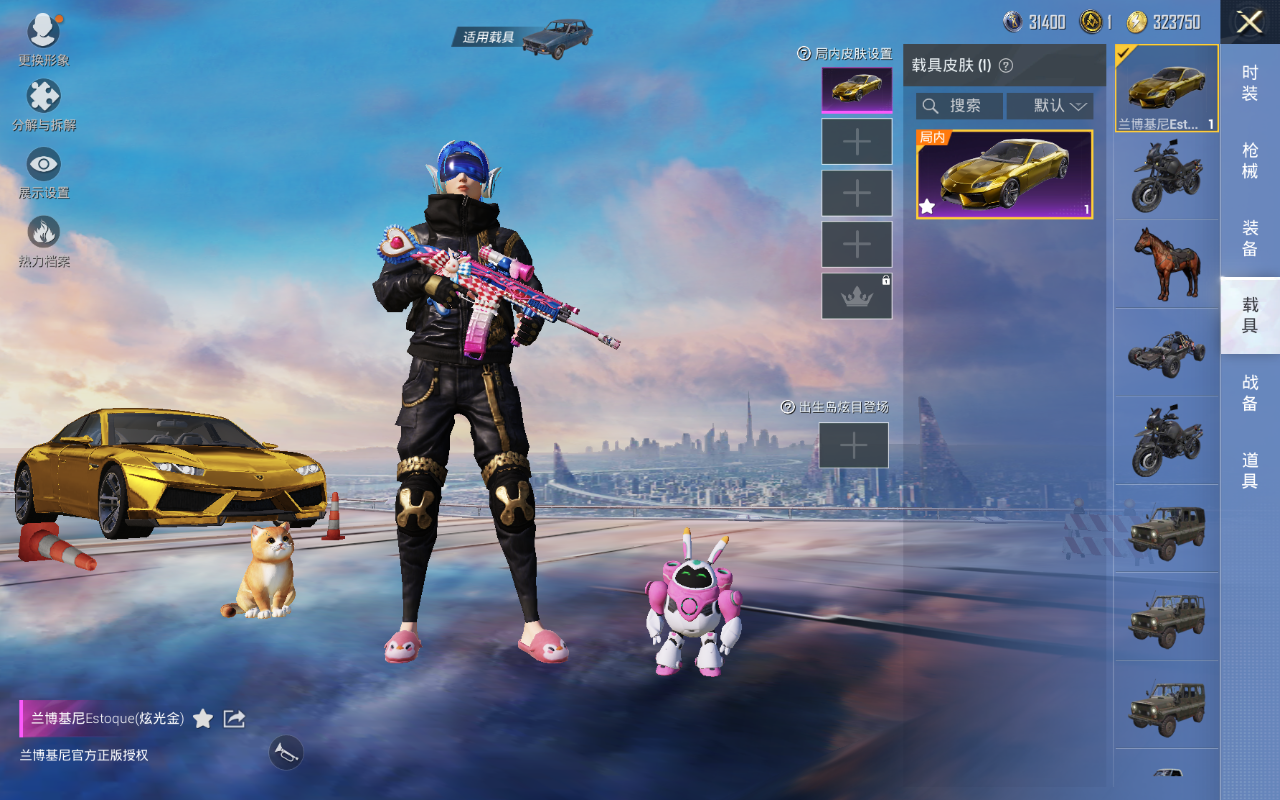
Task: Open the 热力档案 flame profile
Action: coord(43,240)
